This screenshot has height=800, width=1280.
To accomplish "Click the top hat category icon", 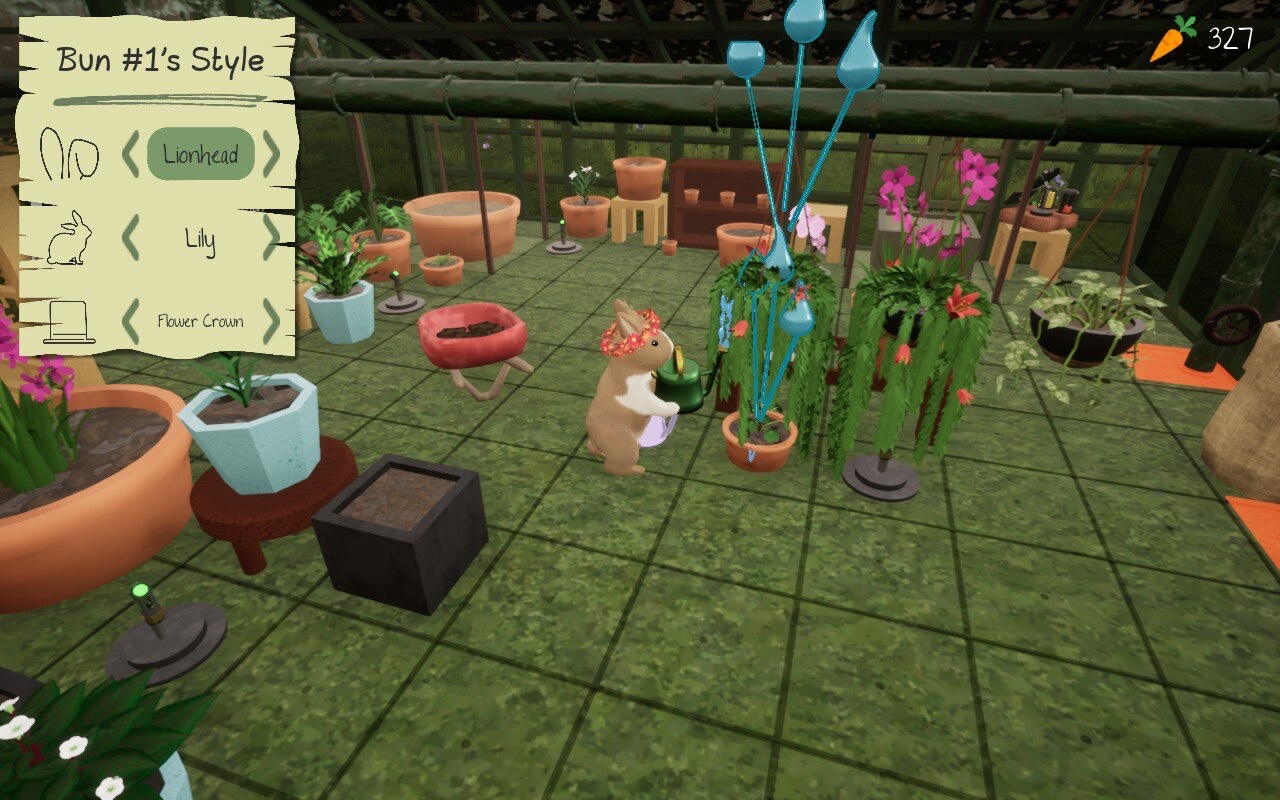I will click(x=69, y=322).
